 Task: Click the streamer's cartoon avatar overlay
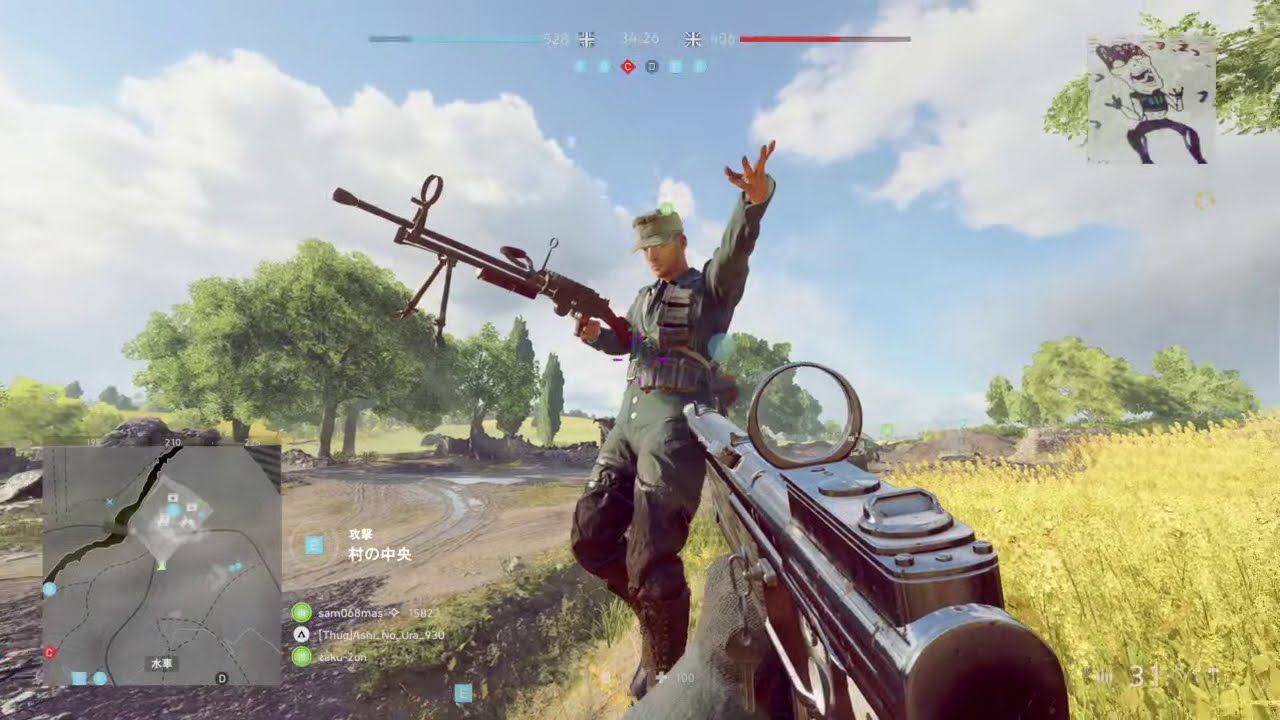tap(1150, 100)
